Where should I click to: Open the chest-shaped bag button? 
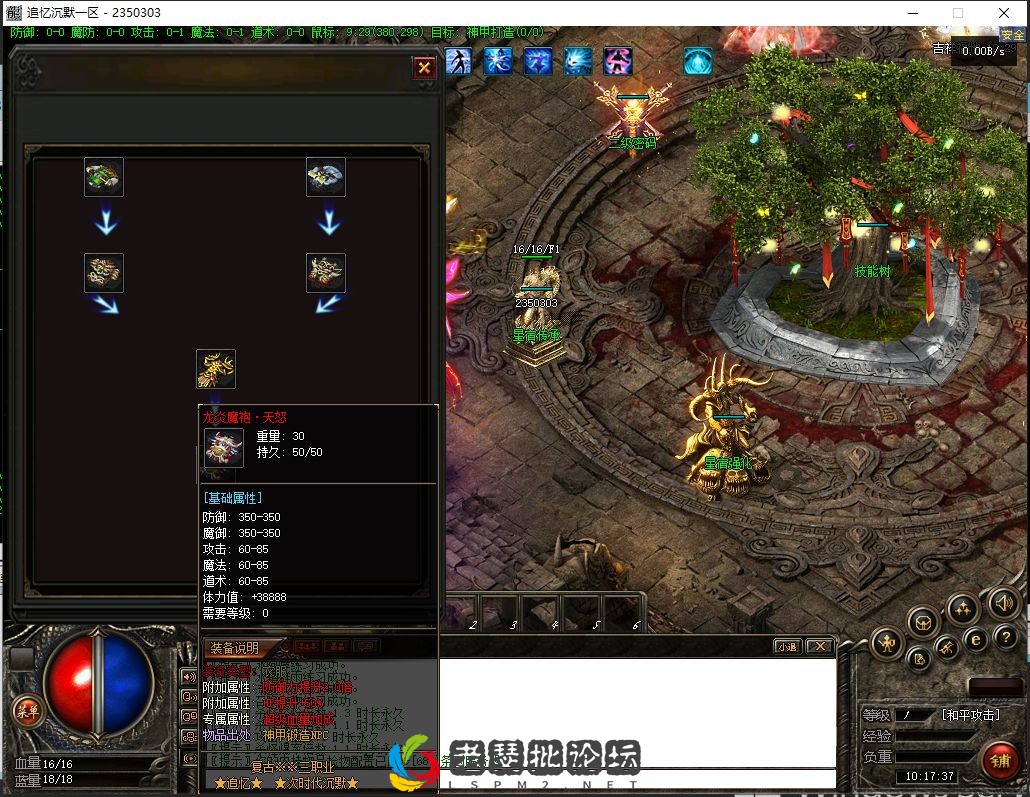click(923, 623)
